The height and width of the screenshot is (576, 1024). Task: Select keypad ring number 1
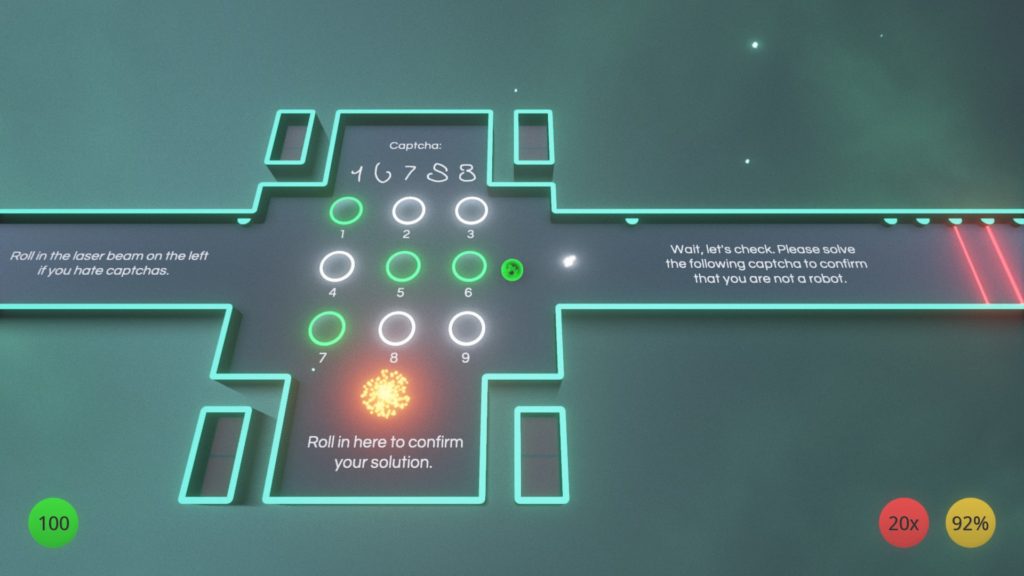point(347,211)
